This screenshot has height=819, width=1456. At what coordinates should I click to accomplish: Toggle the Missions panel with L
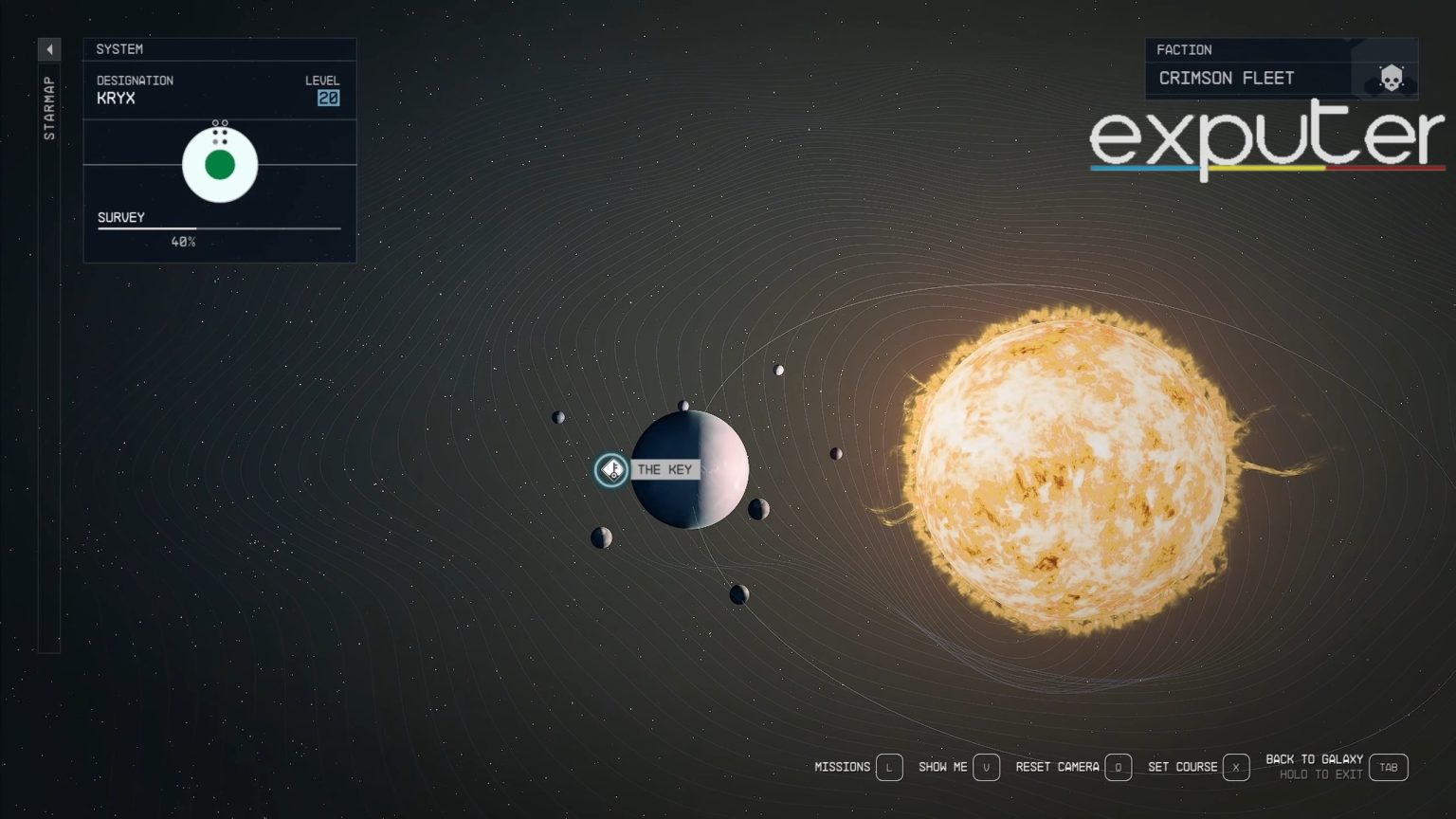888,767
